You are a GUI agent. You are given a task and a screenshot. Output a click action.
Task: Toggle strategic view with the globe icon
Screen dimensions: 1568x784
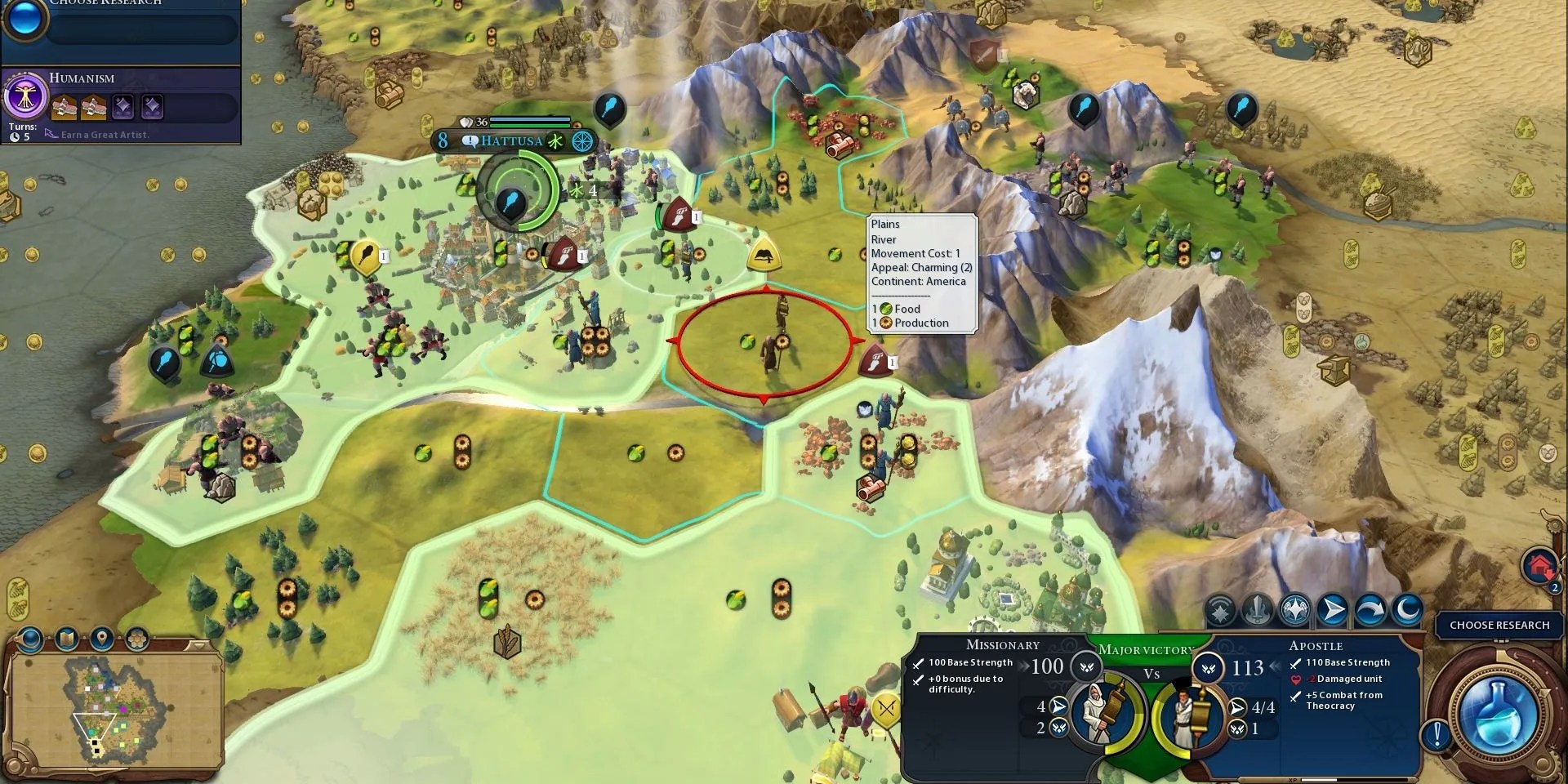pyautogui.click(x=29, y=639)
